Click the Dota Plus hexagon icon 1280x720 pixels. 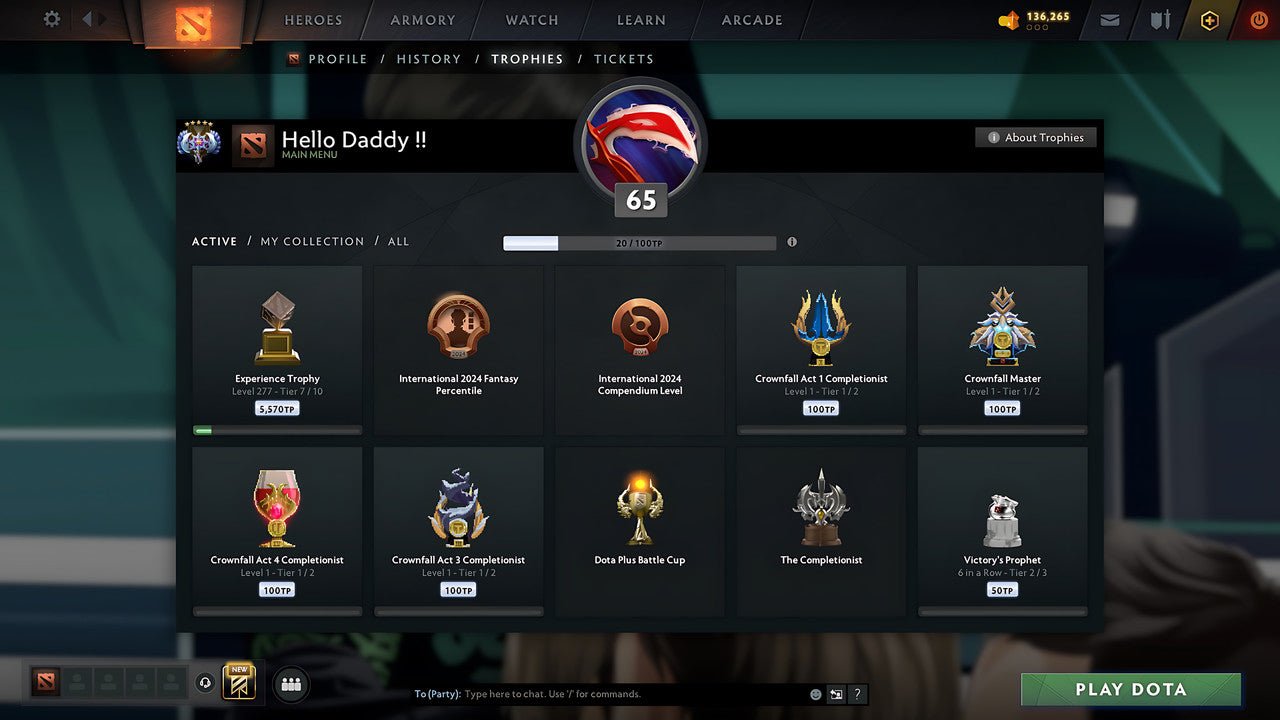coord(1208,20)
